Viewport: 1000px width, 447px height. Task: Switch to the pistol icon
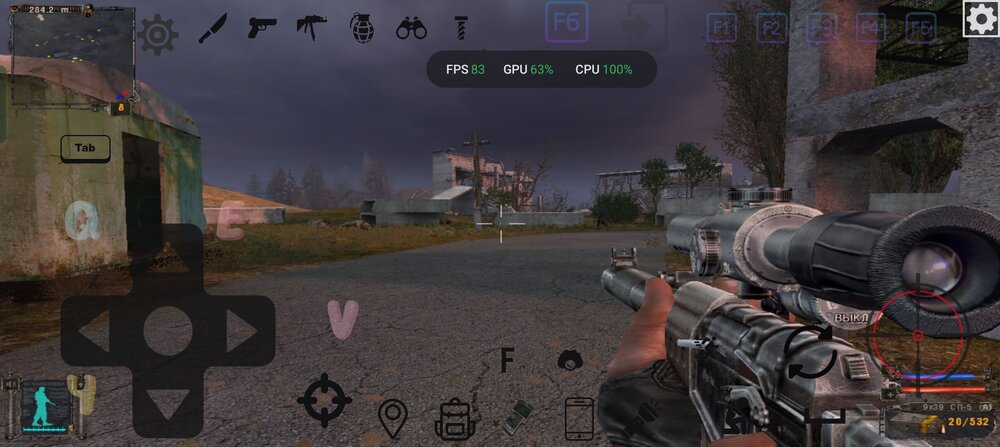click(262, 28)
